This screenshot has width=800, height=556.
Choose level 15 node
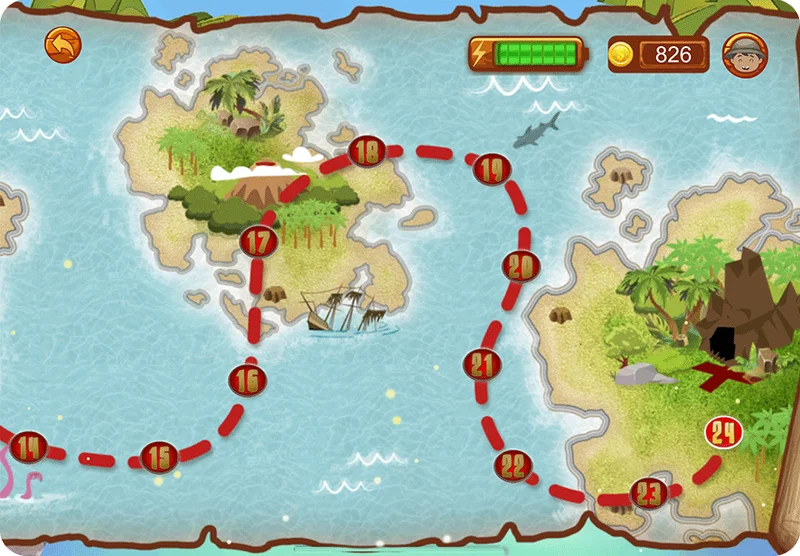pyautogui.click(x=158, y=457)
